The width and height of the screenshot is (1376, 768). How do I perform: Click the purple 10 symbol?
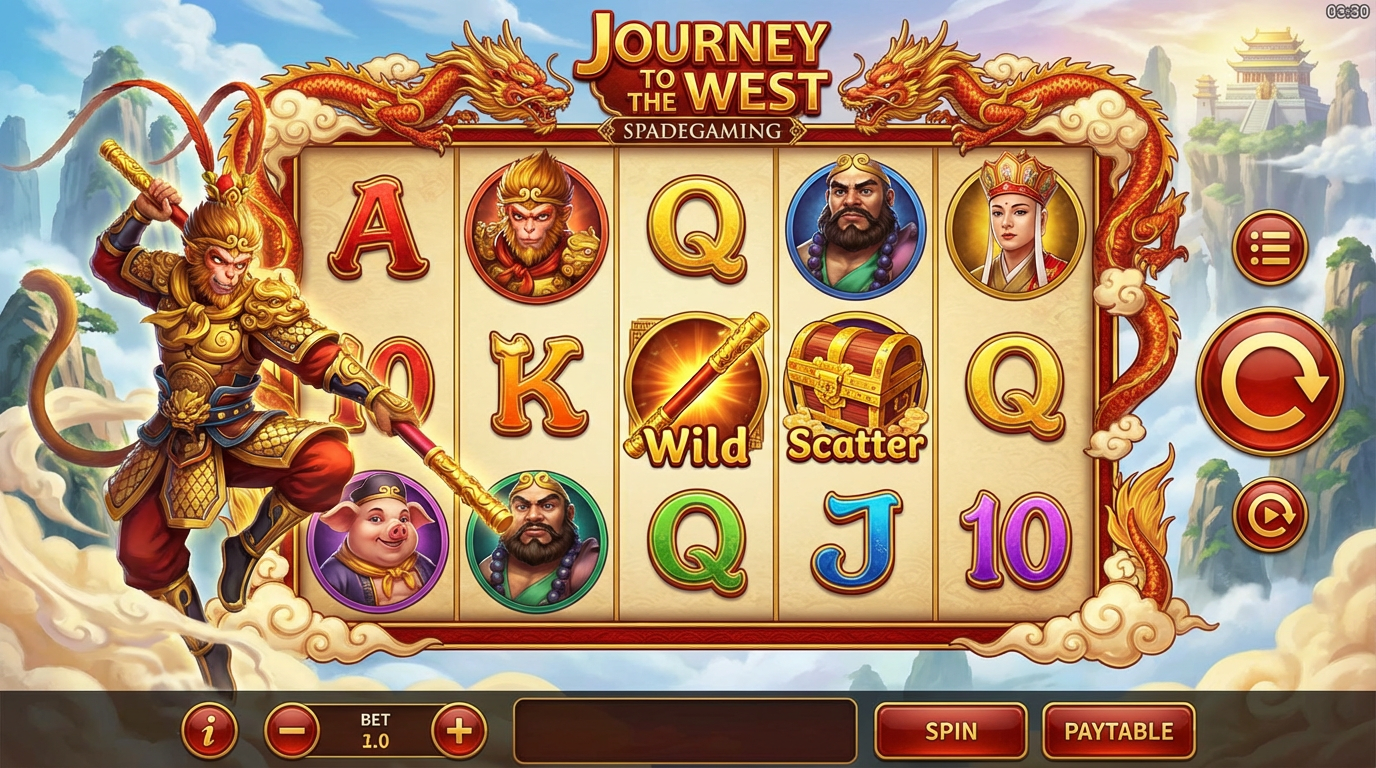(x=1012, y=538)
